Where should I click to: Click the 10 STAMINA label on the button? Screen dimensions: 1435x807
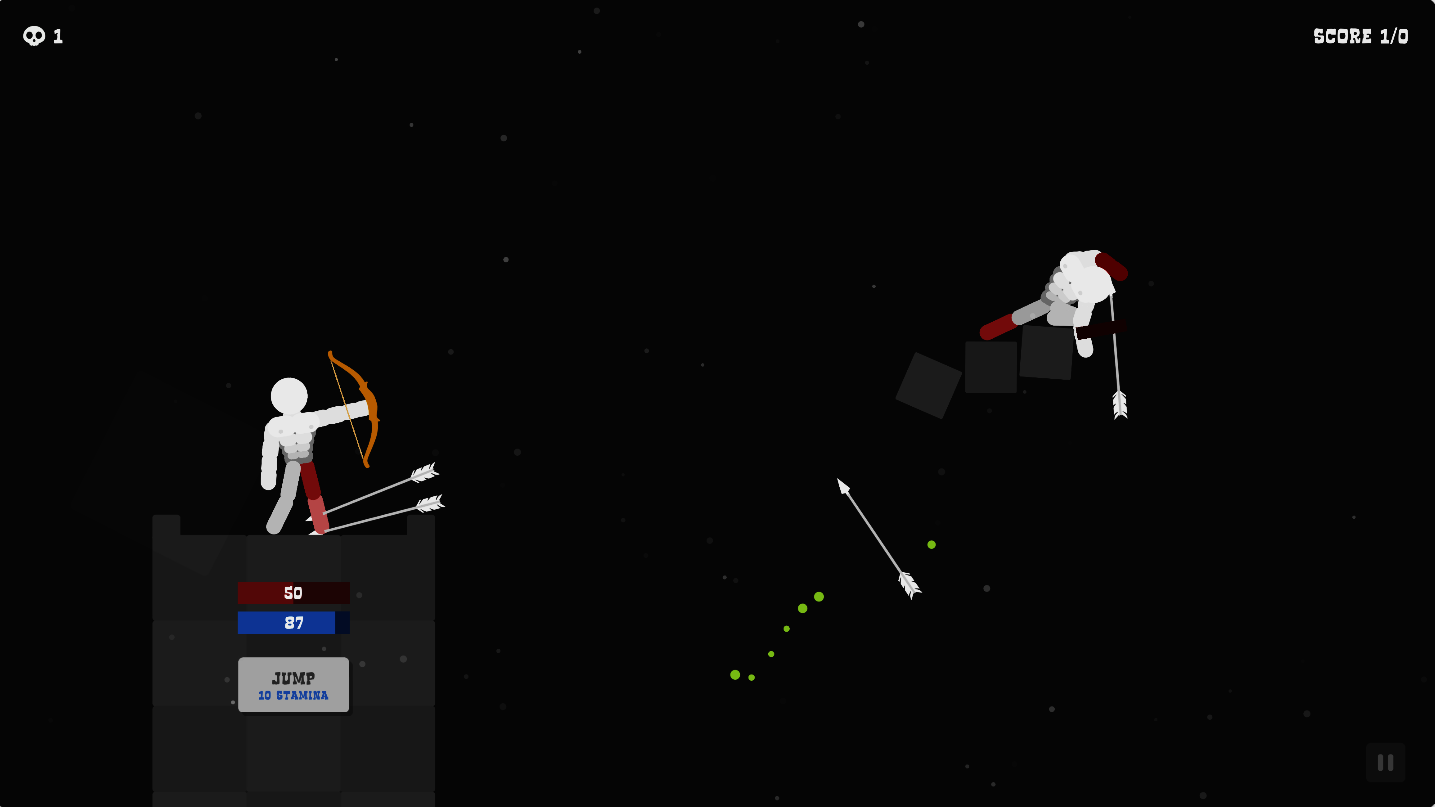coord(293,696)
